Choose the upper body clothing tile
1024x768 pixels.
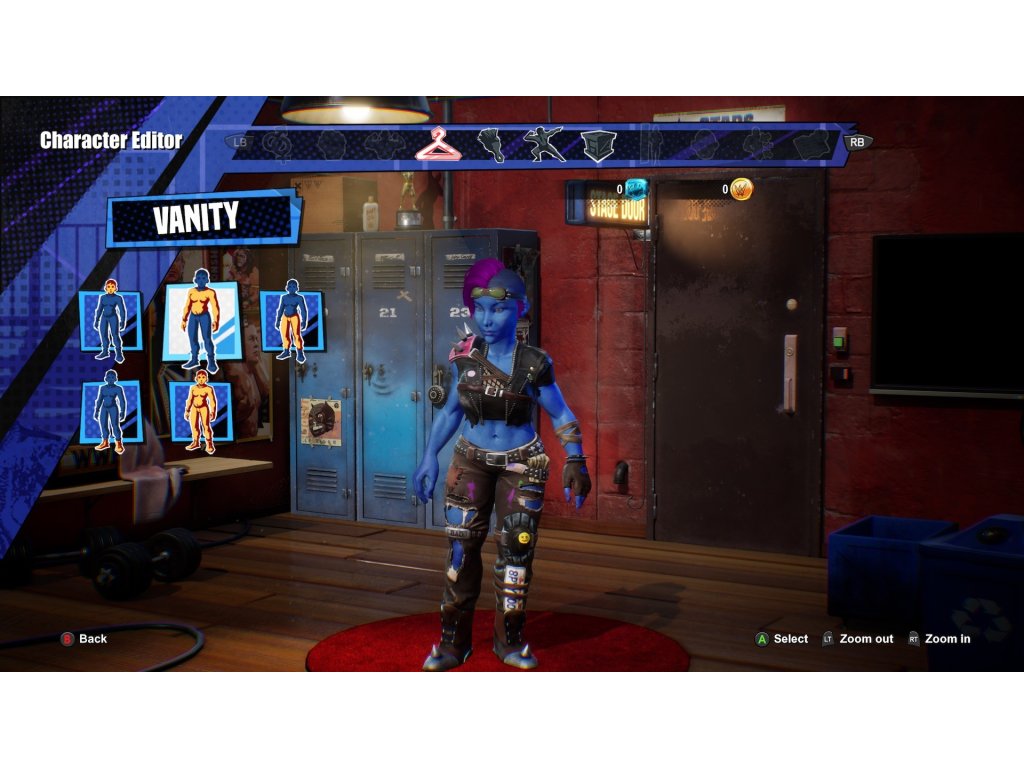pos(201,321)
